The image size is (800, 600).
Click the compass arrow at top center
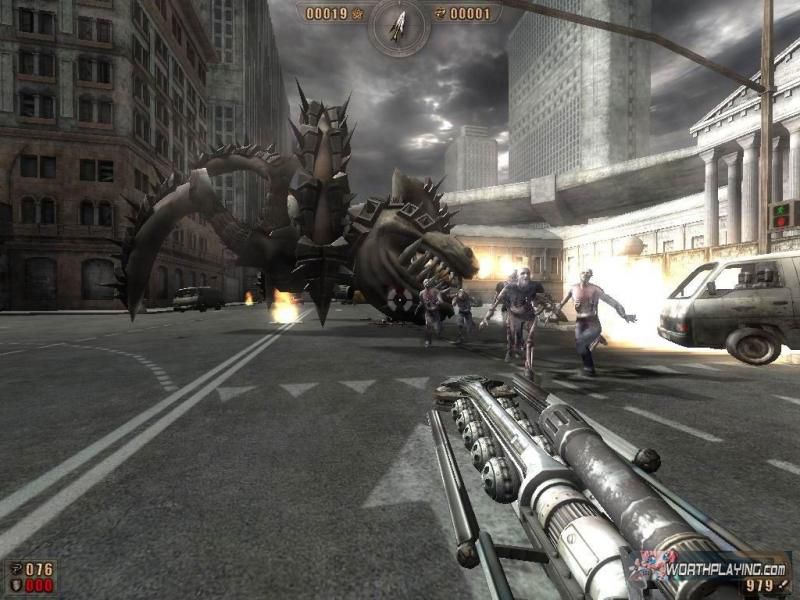[398, 24]
